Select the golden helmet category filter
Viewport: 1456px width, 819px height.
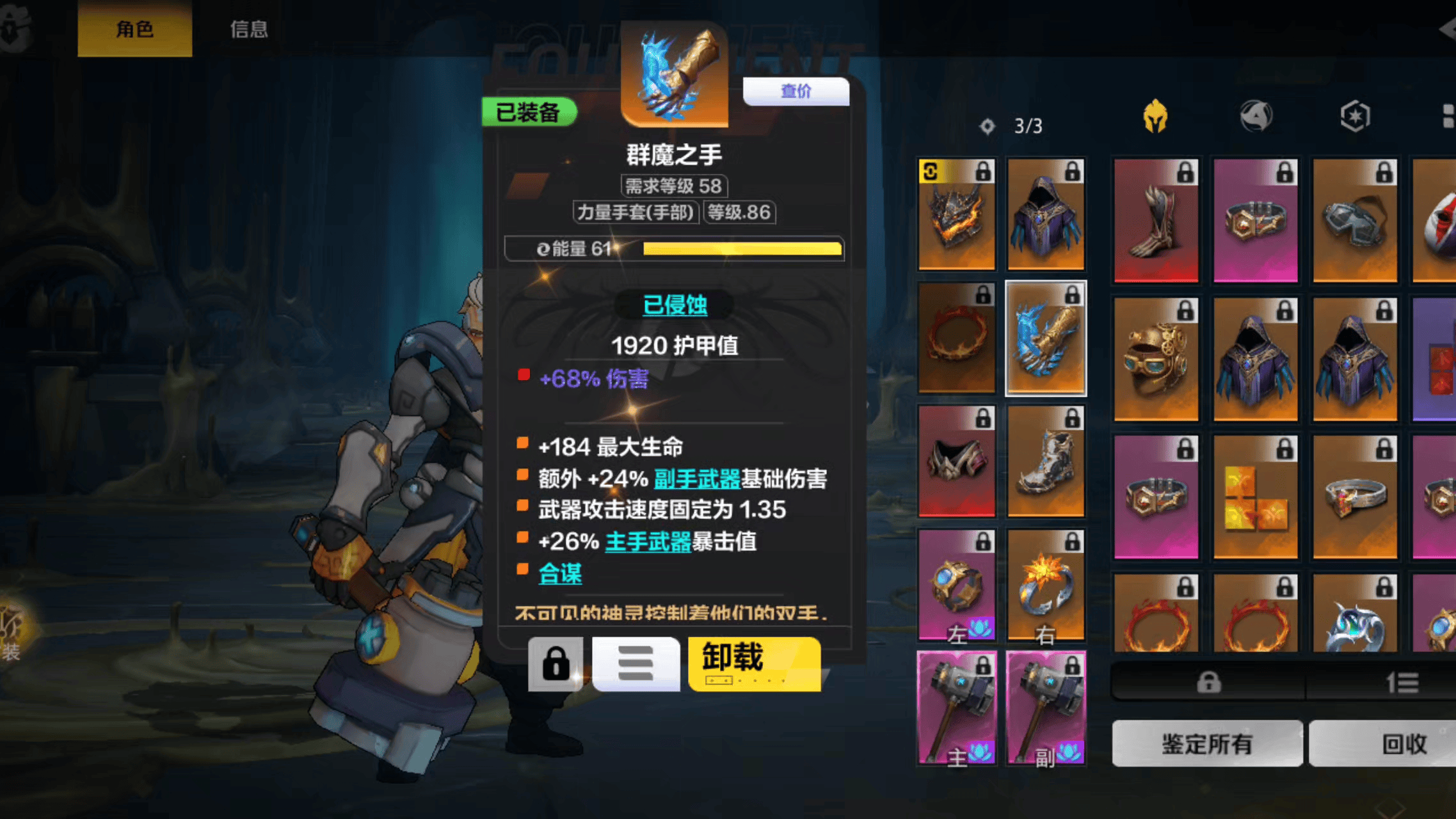1155,116
